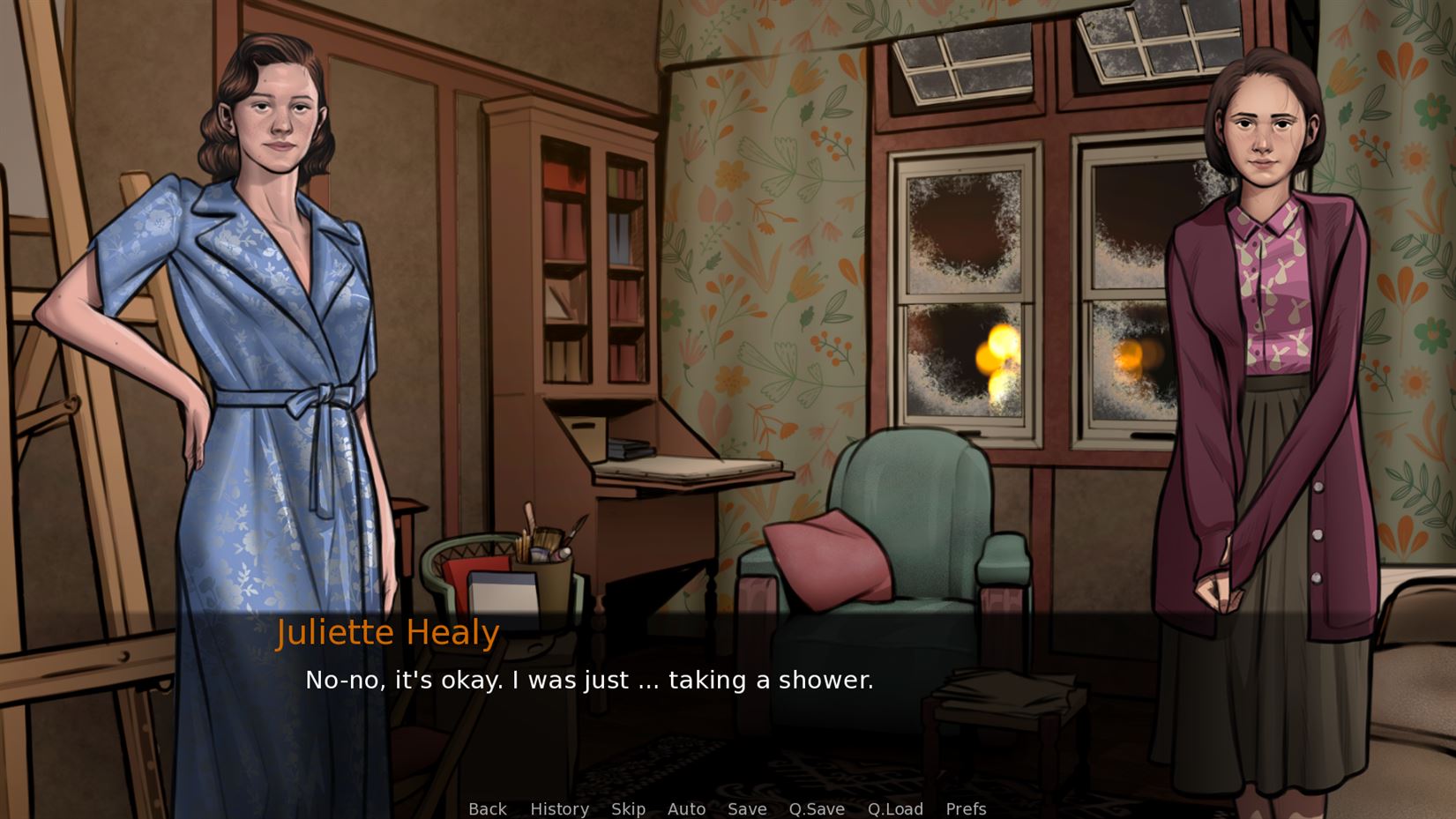Open the Save screen
Image resolution: width=1456 pixels, height=819 pixels.
[x=747, y=809]
